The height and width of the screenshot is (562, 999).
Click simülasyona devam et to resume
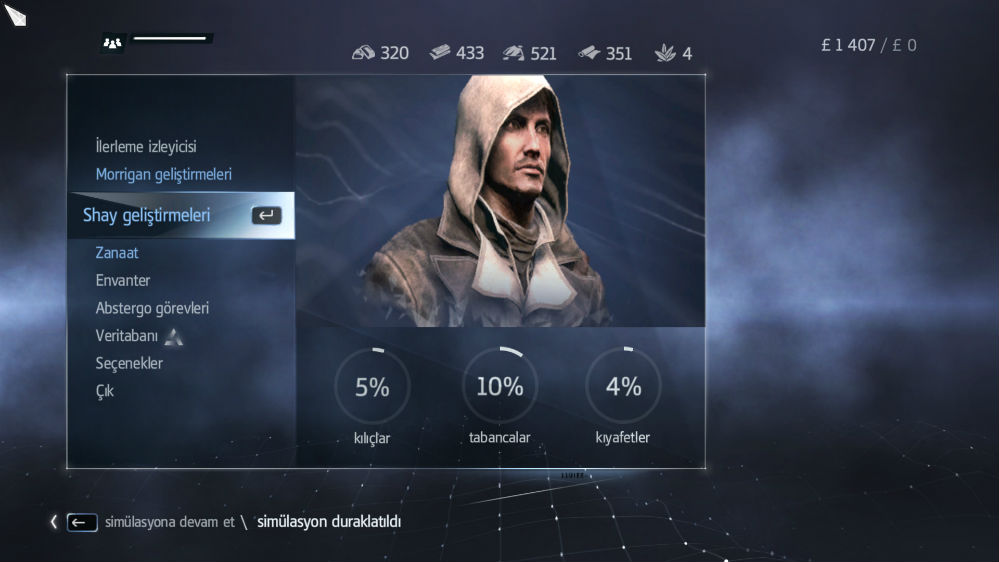pyautogui.click(x=169, y=522)
